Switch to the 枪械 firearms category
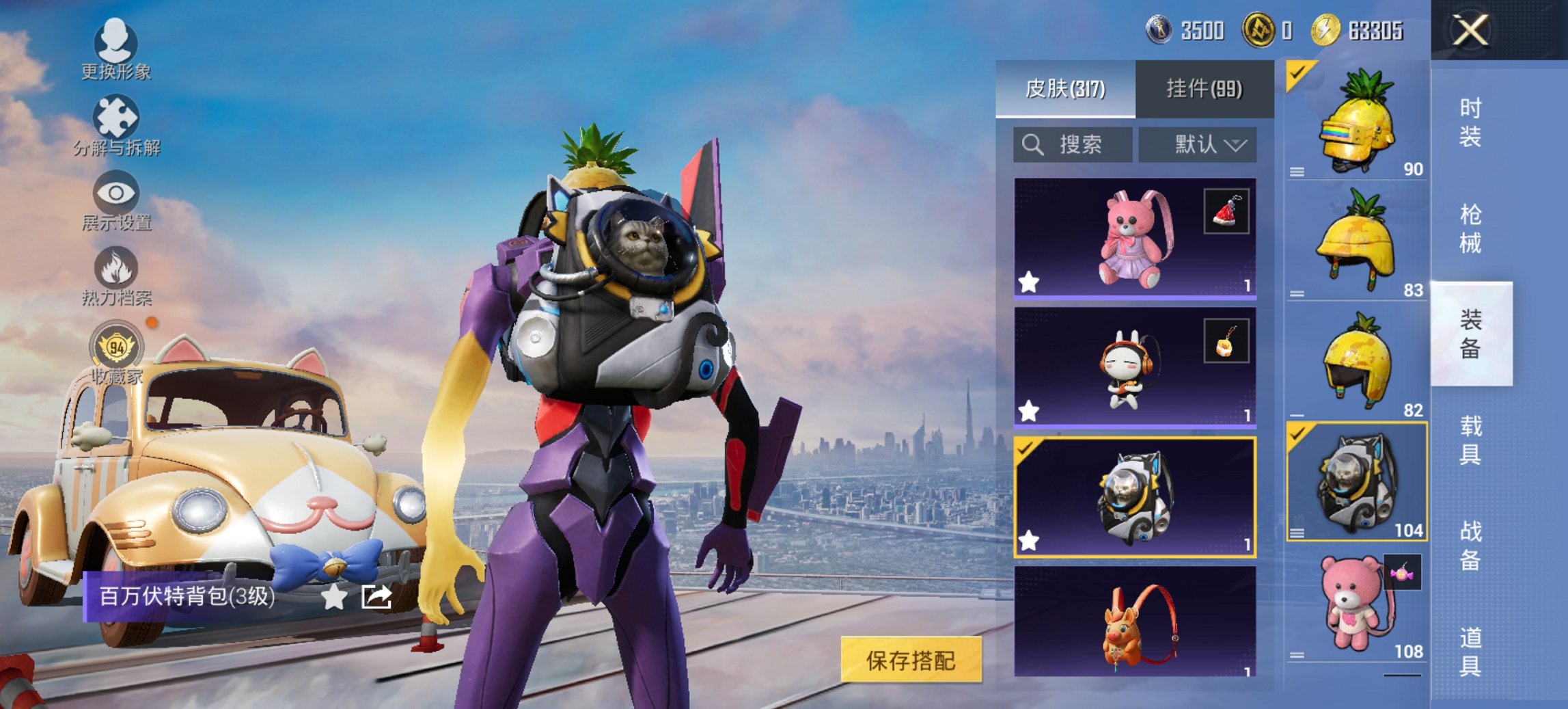Viewport: 1568px width, 709px height. [x=1470, y=229]
